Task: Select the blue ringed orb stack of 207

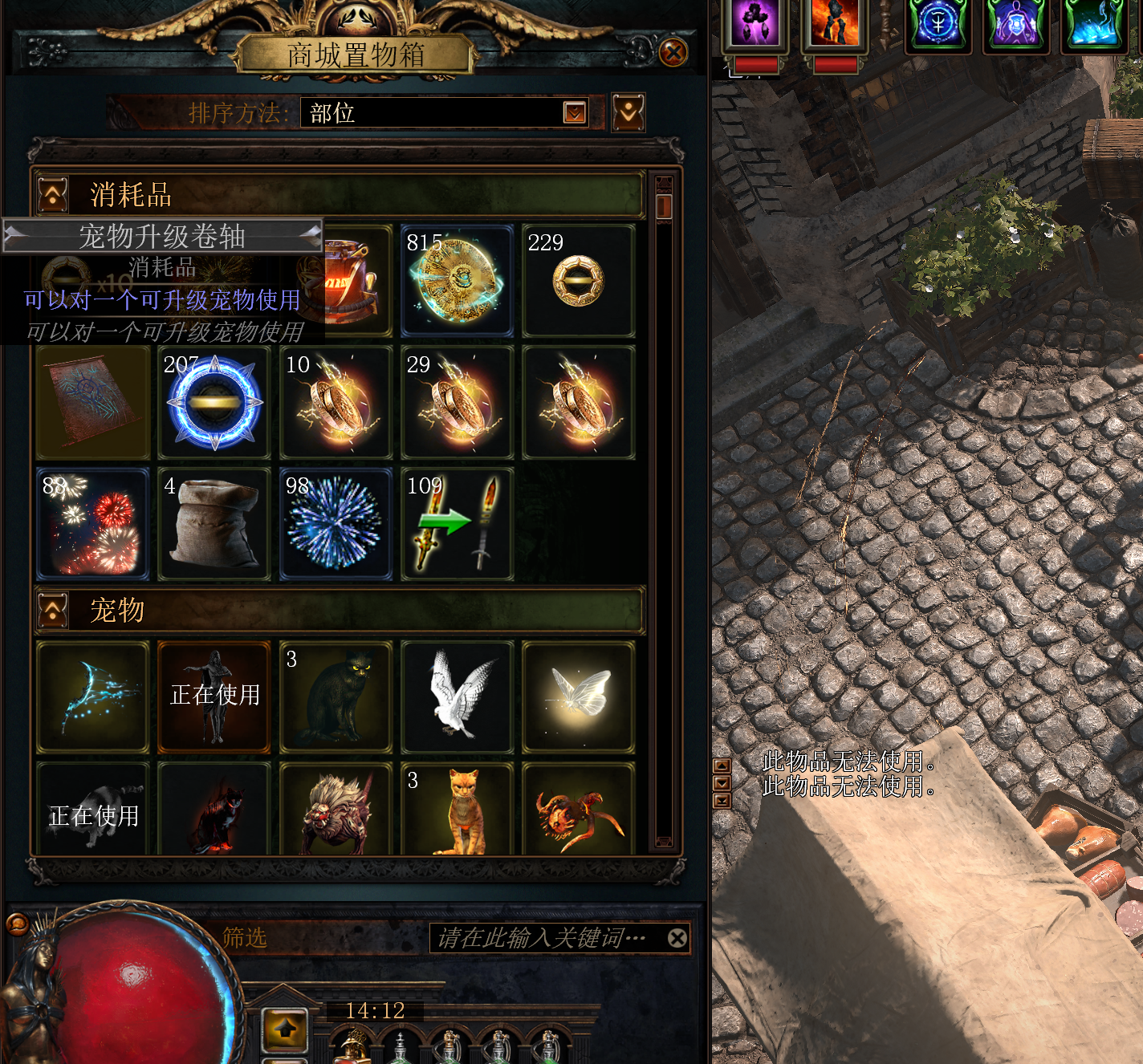Action: (214, 403)
